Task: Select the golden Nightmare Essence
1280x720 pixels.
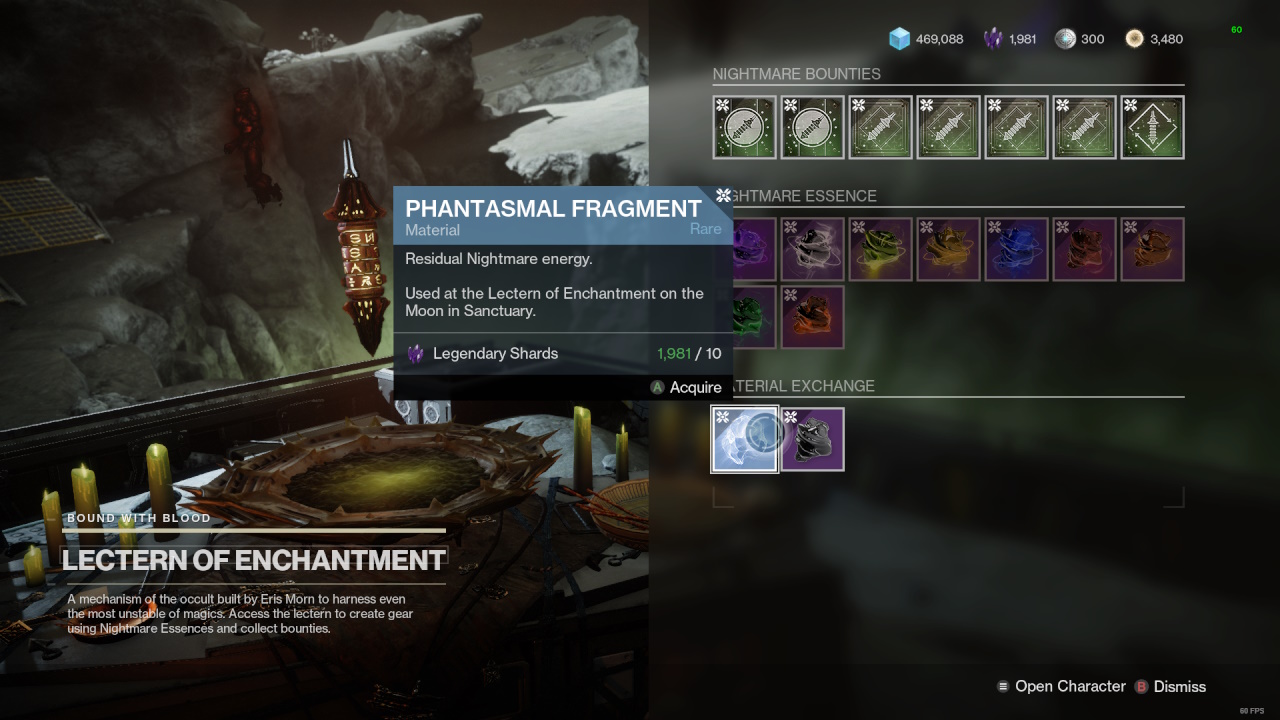Action: tap(949, 249)
